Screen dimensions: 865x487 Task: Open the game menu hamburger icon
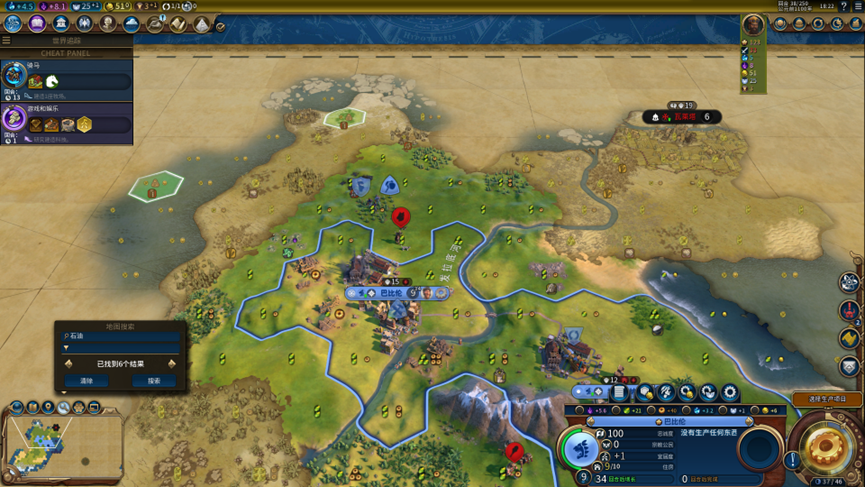(x=858, y=6)
